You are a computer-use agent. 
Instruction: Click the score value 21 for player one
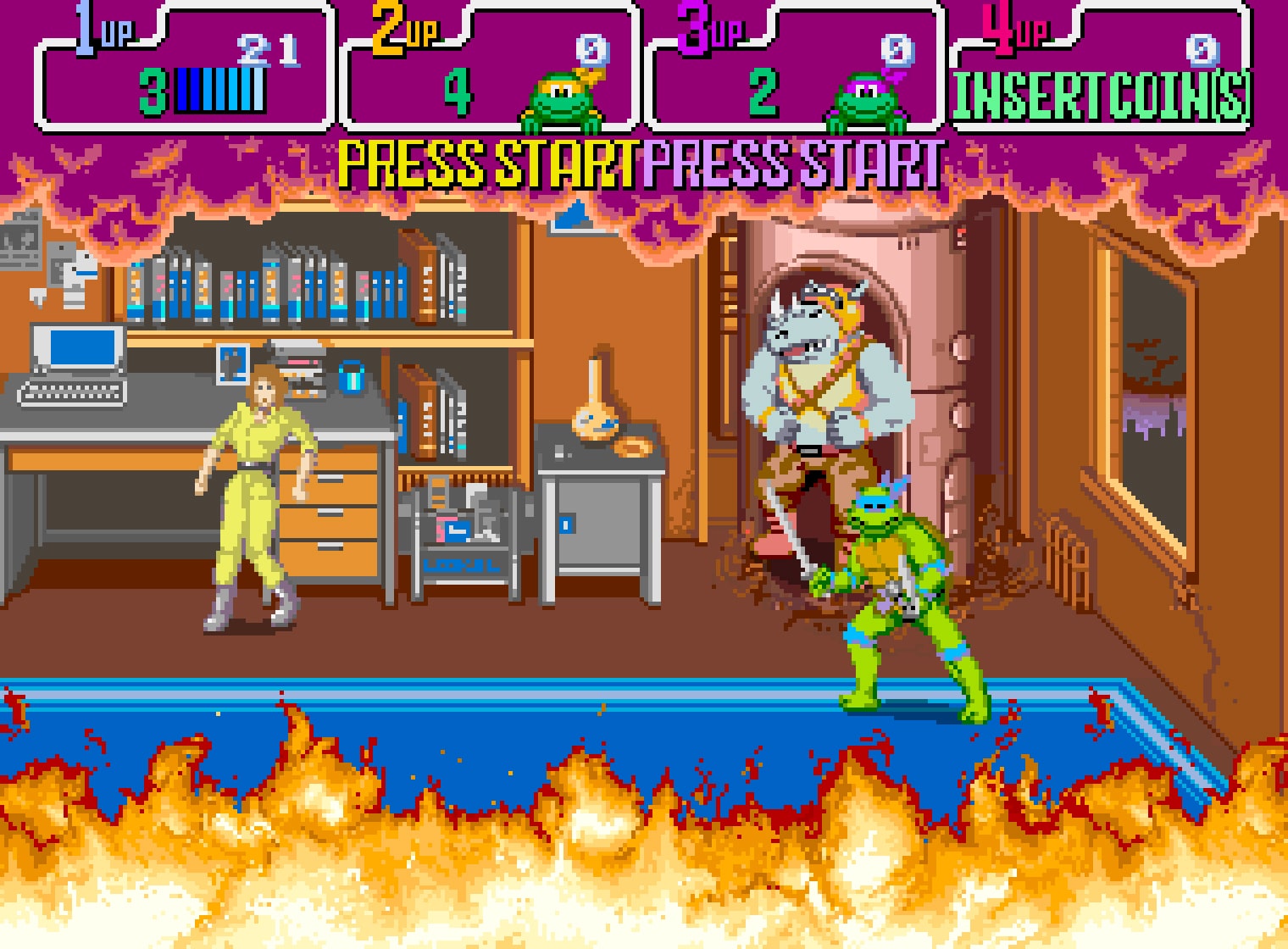point(267,51)
